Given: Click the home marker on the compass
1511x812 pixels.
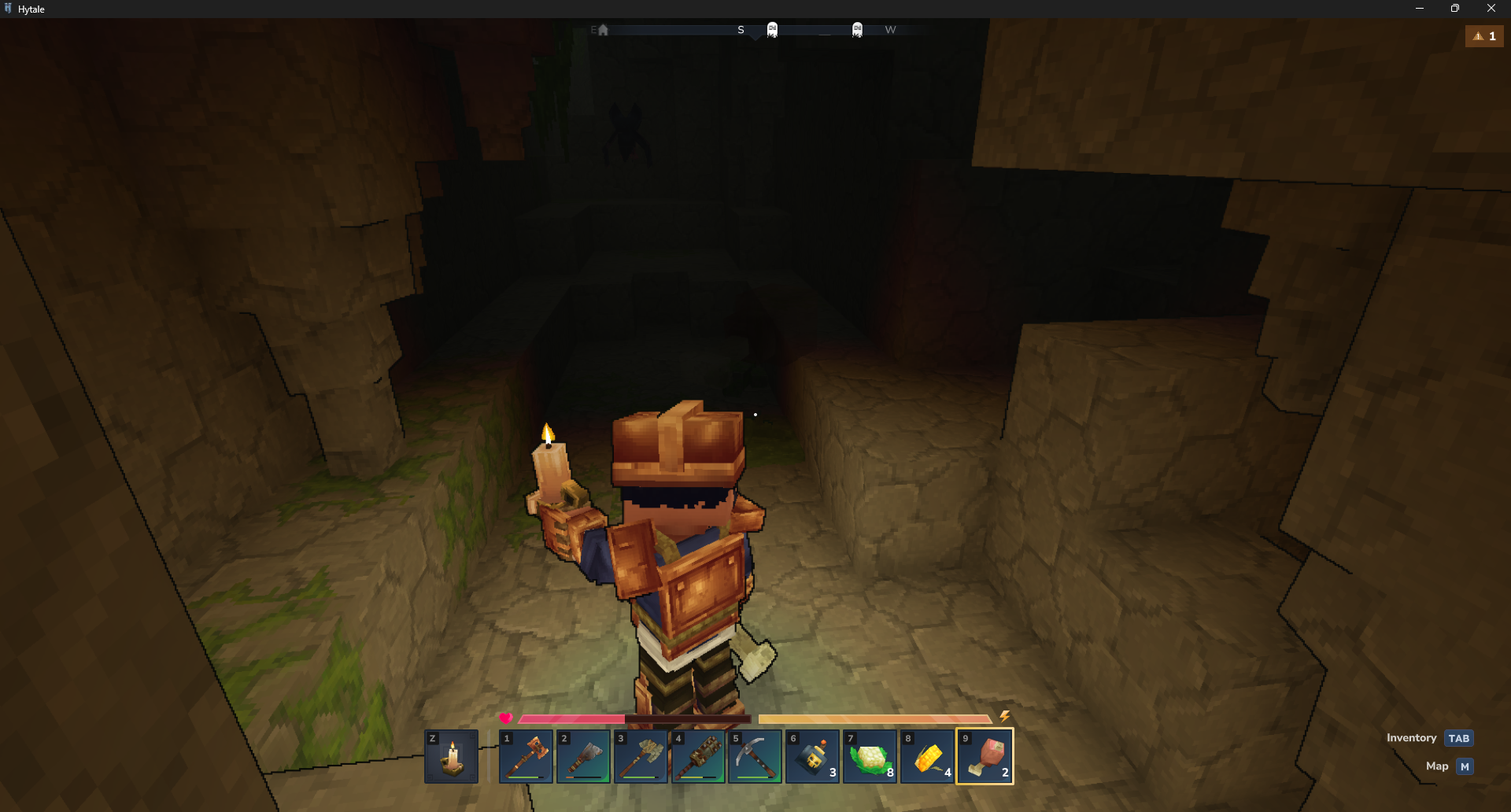Looking at the screenshot, I should tap(603, 30).
